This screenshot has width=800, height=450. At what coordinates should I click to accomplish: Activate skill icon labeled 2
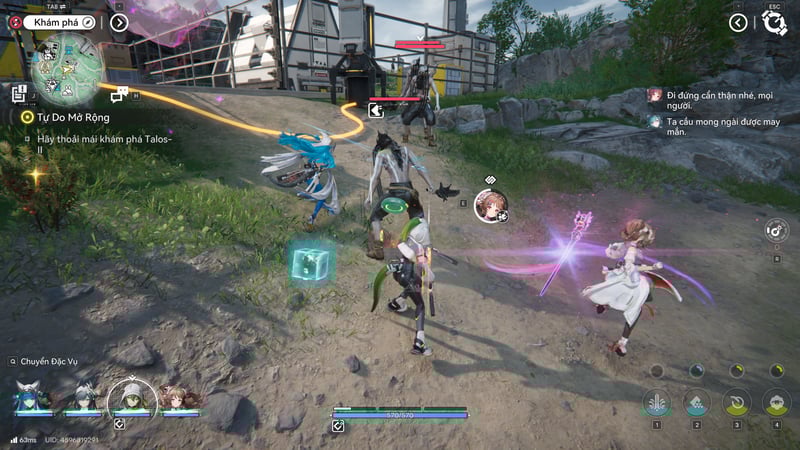(x=697, y=402)
